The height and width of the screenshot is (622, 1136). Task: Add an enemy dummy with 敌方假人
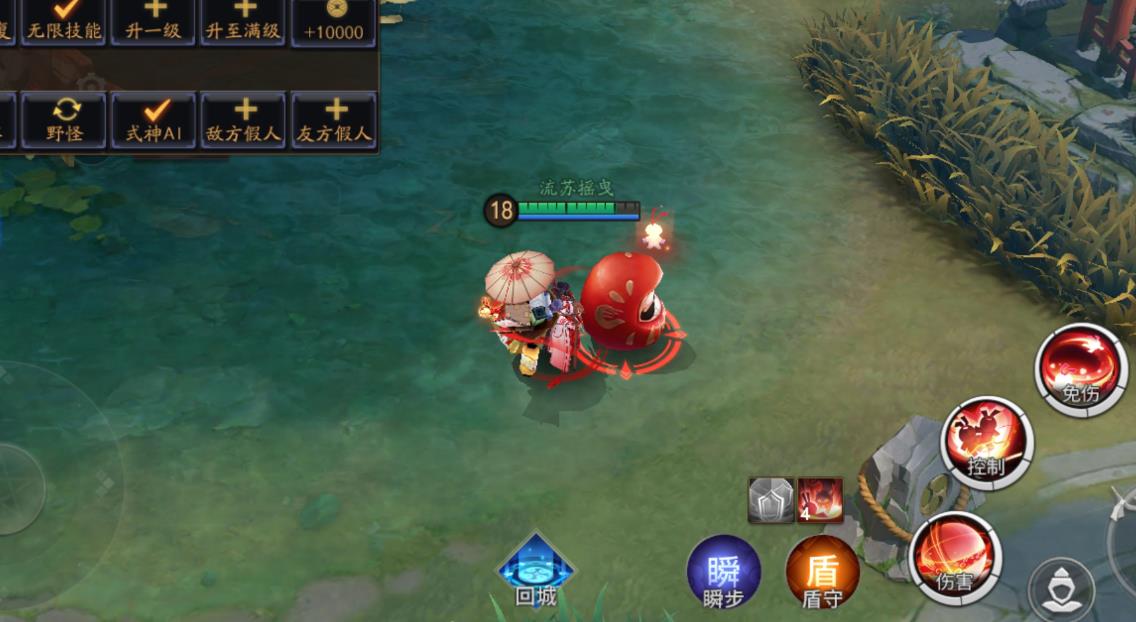click(244, 121)
